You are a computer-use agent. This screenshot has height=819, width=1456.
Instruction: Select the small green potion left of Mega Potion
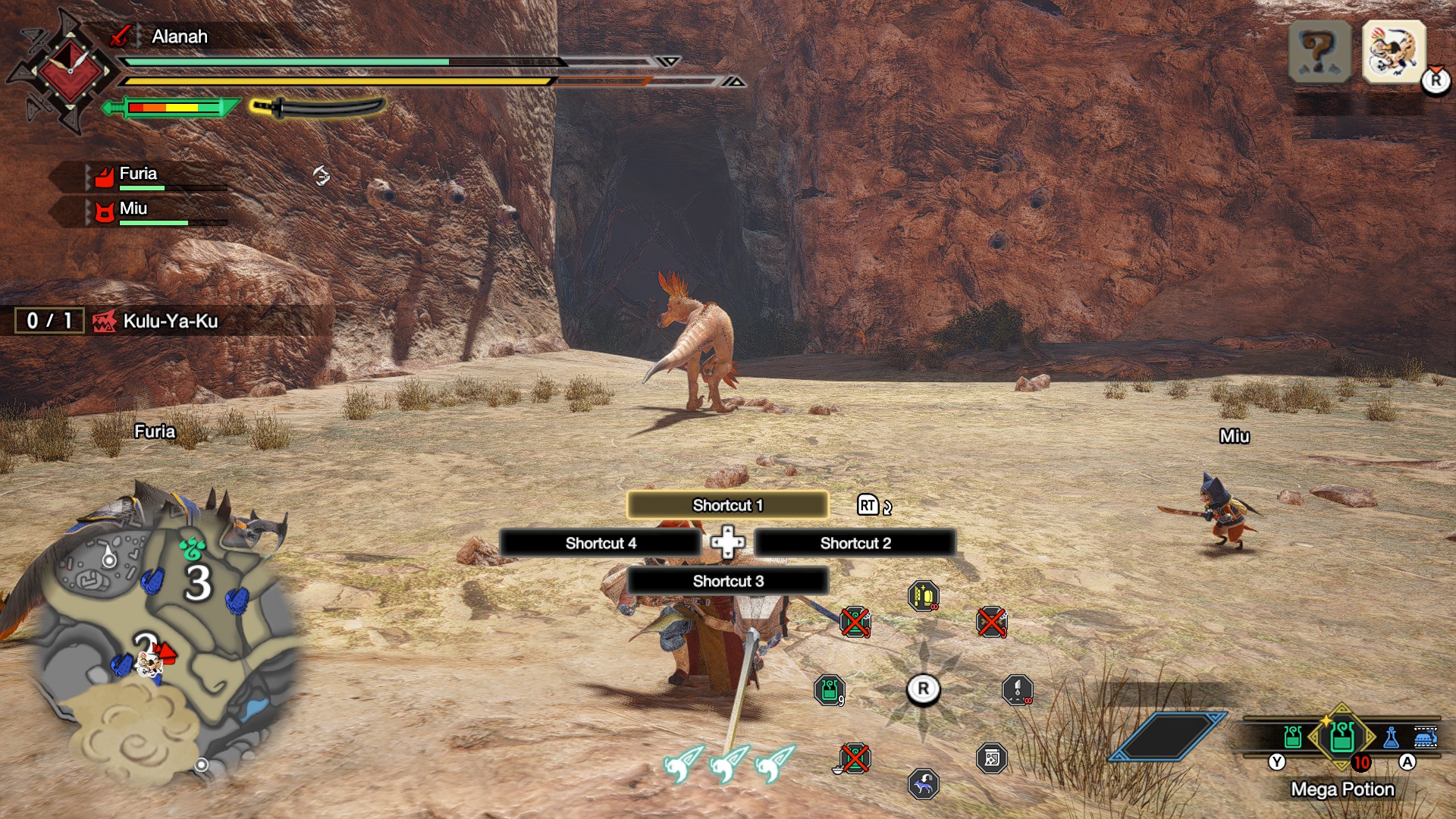(1293, 736)
